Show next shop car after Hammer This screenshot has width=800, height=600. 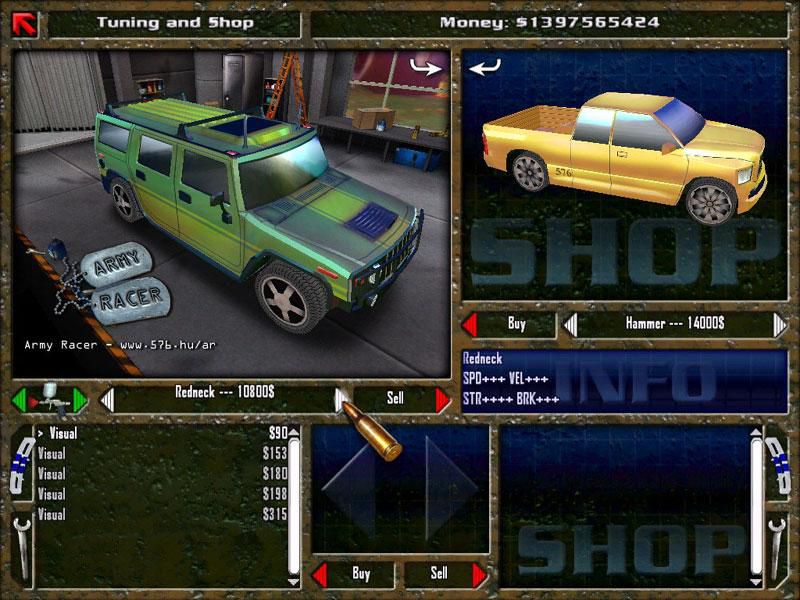pos(779,324)
